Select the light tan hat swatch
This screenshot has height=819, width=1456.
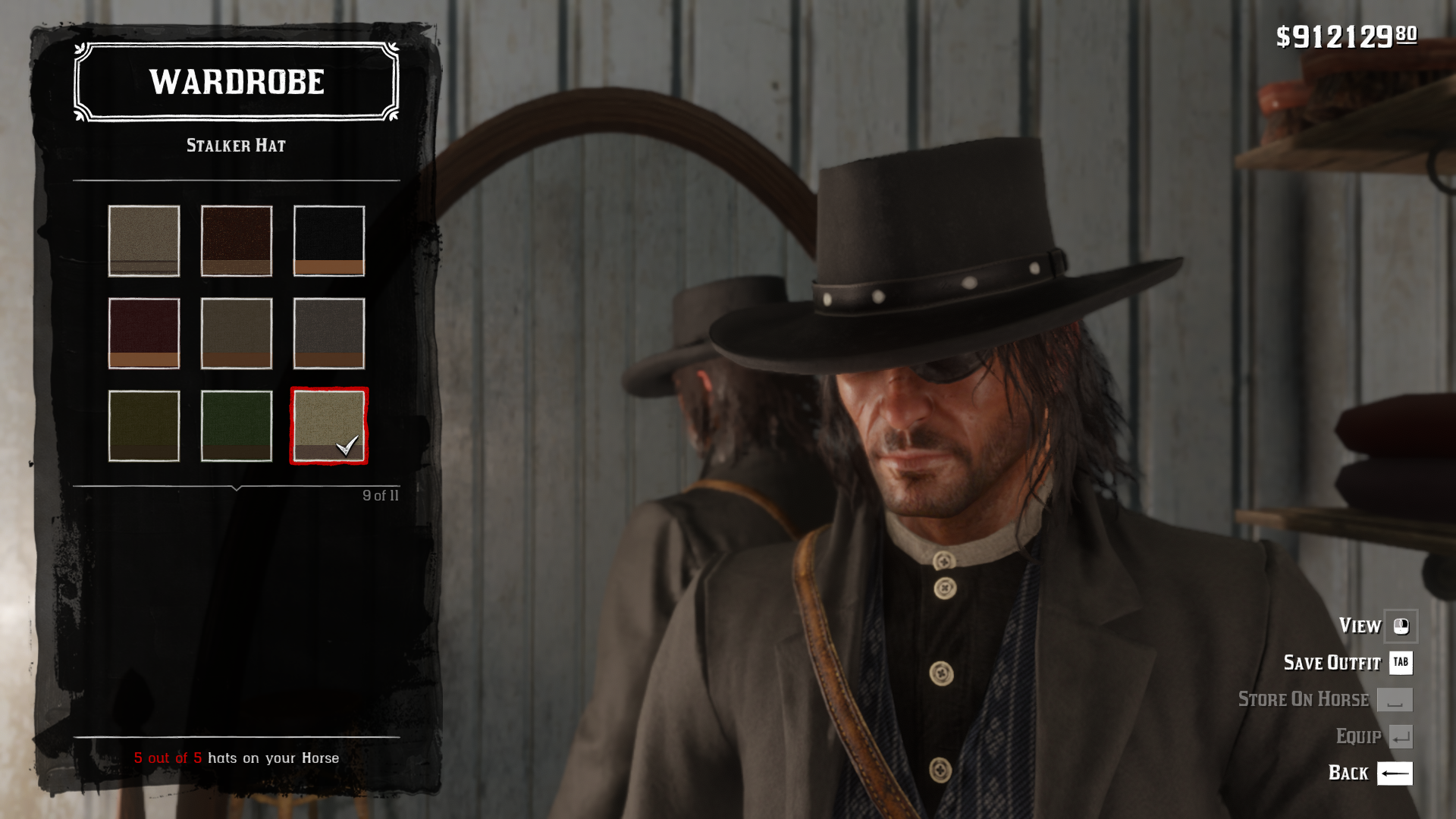coord(144,241)
